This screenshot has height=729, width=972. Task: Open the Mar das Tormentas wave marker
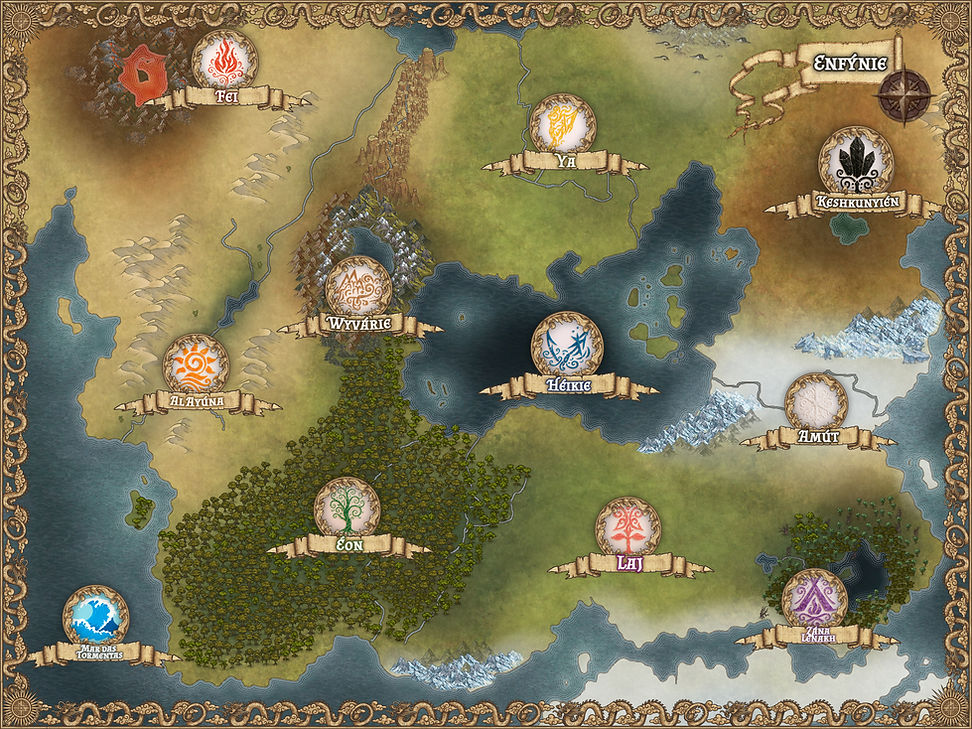point(95,618)
